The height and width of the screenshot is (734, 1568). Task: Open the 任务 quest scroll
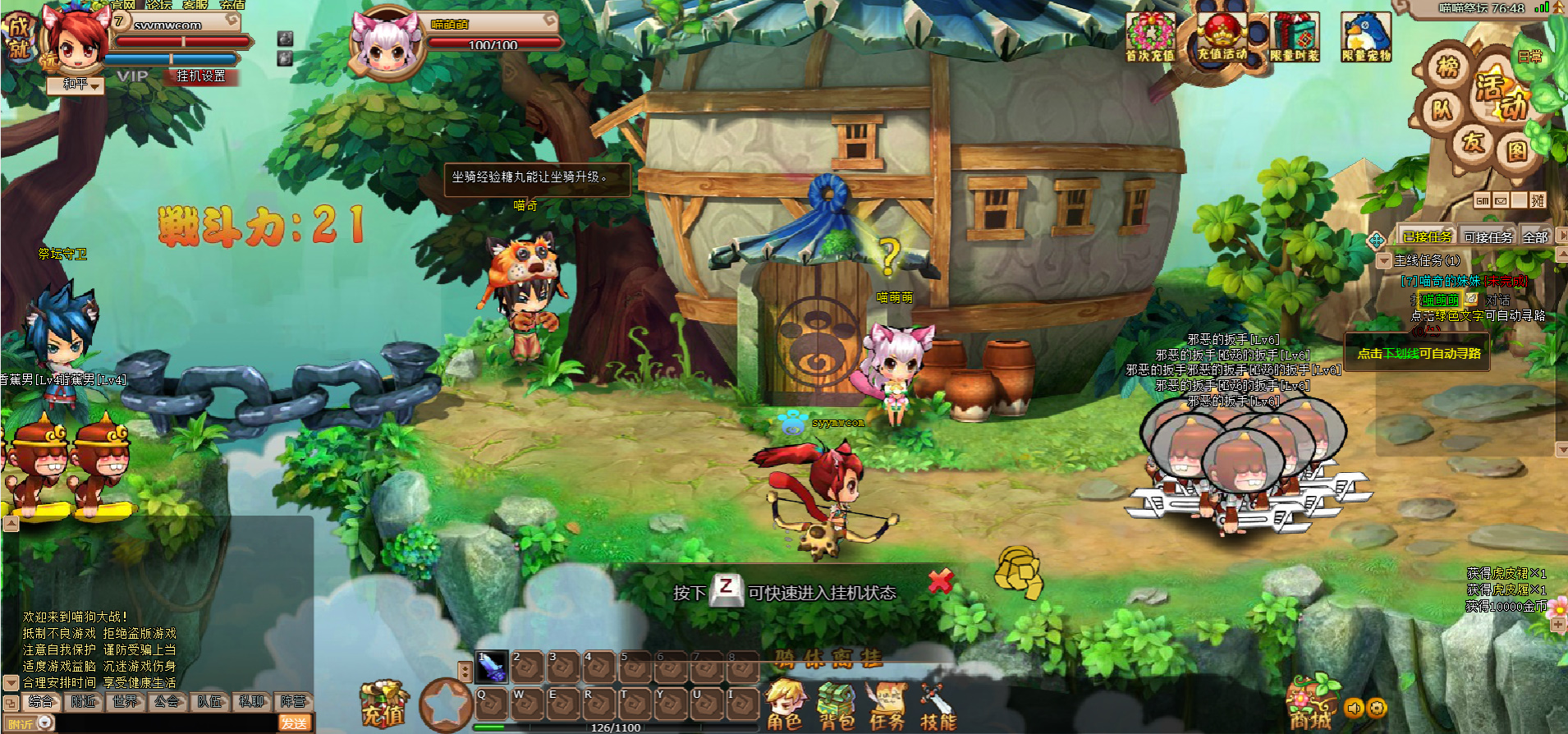pos(887,707)
